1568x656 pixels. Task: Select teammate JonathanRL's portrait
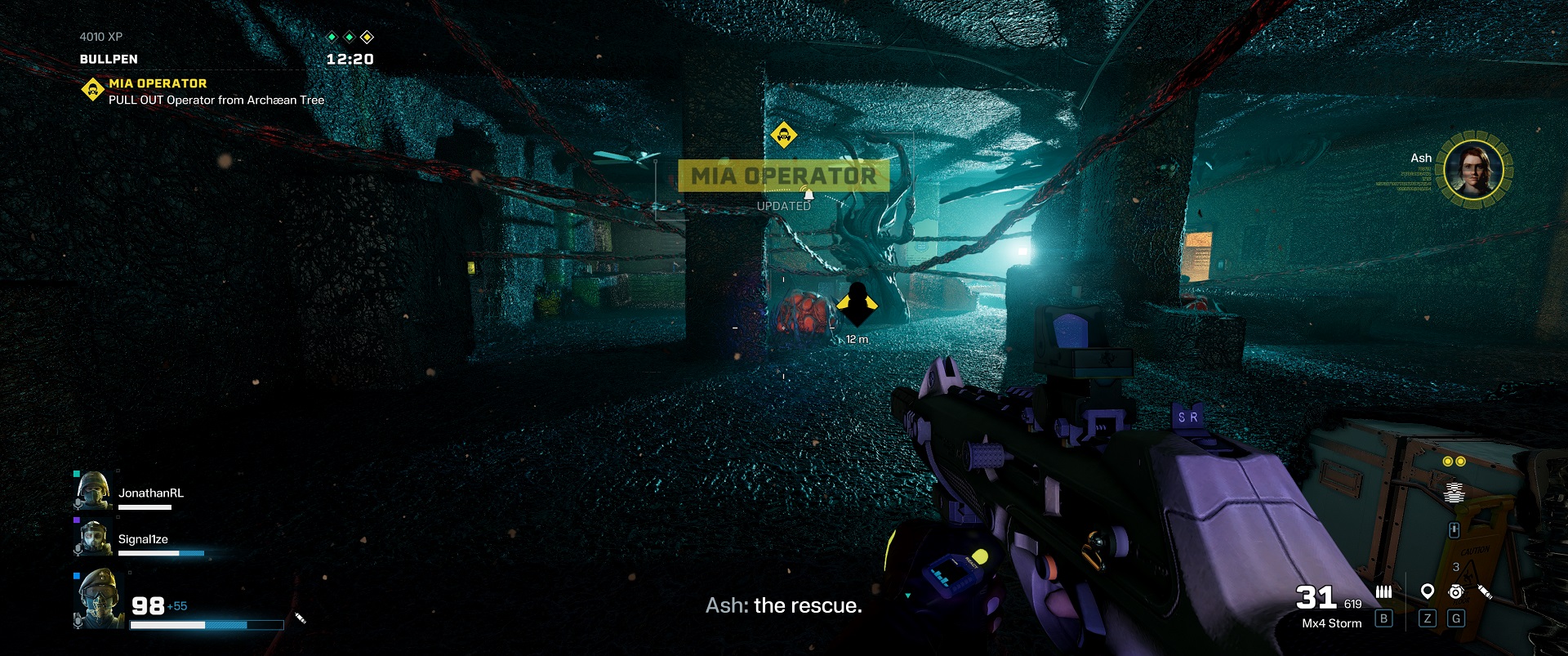coord(93,491)
